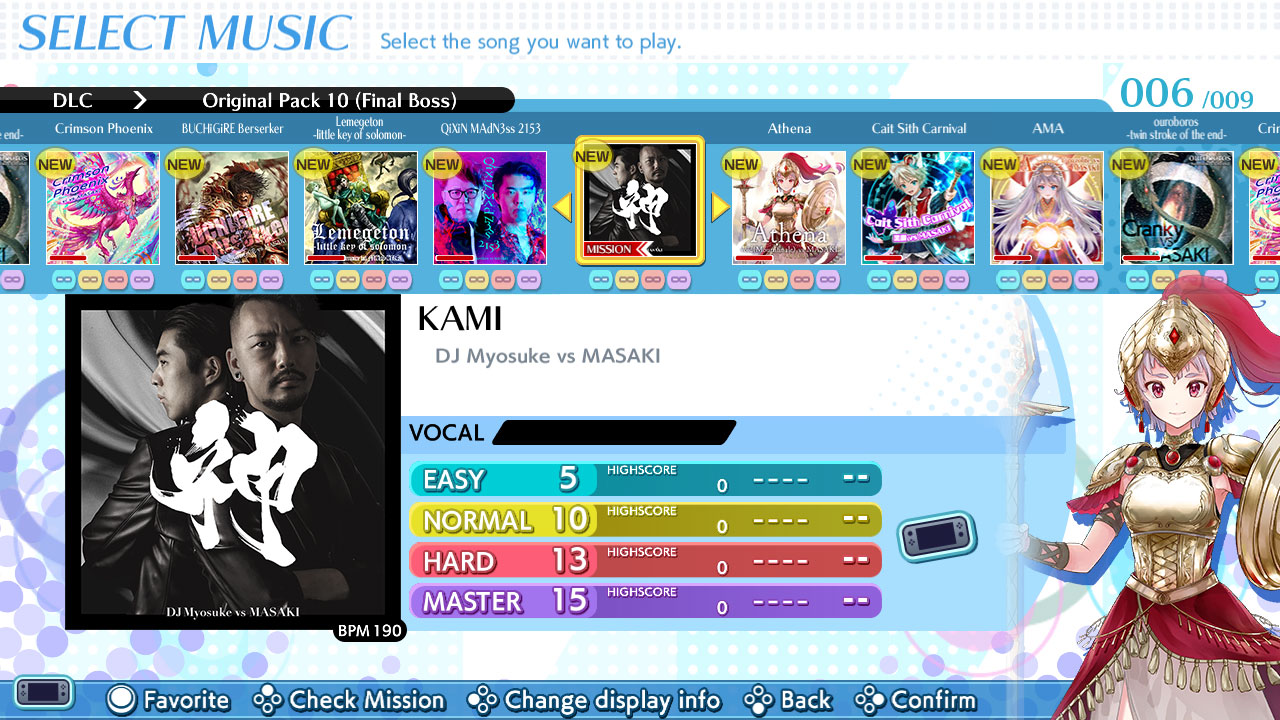The image size is (1280, 720).
Task: Toggle the link indicator under Cait Sith Carnival
Action: pyautogui.click(x=917, y=280)
